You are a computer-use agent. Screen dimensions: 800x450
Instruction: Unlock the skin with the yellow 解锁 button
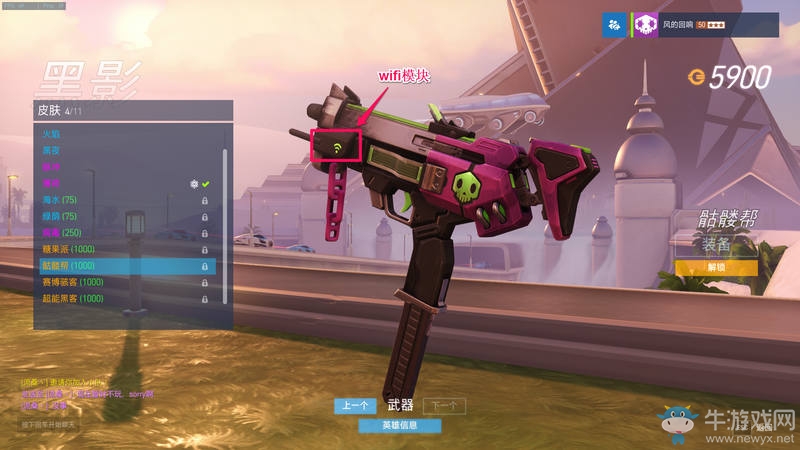tap(715, 267)
